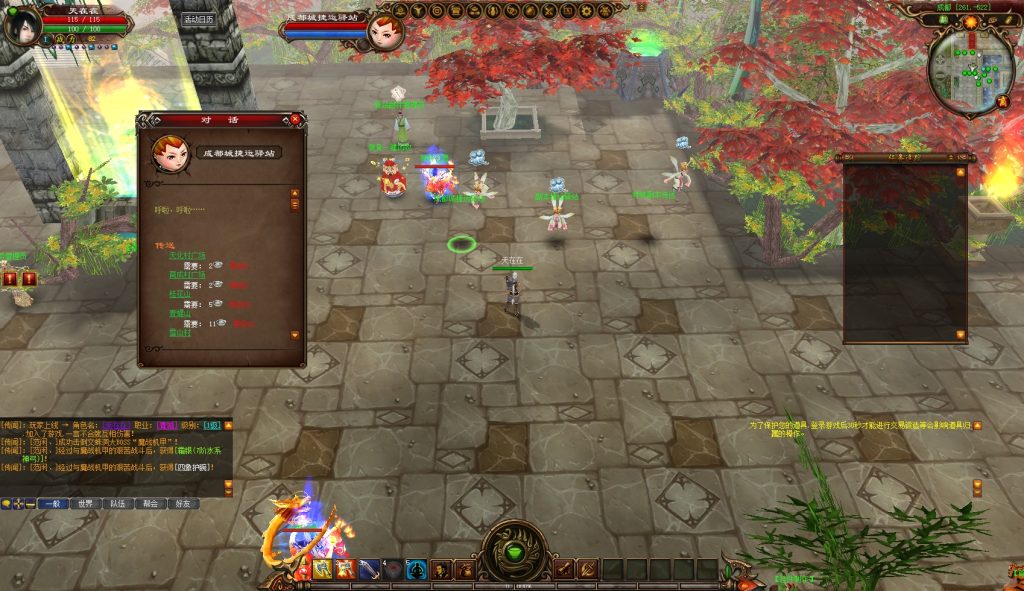The image size is (1024, 591).
Task: Open the 活动日历 event calendar
Action: tap(197, 19)
